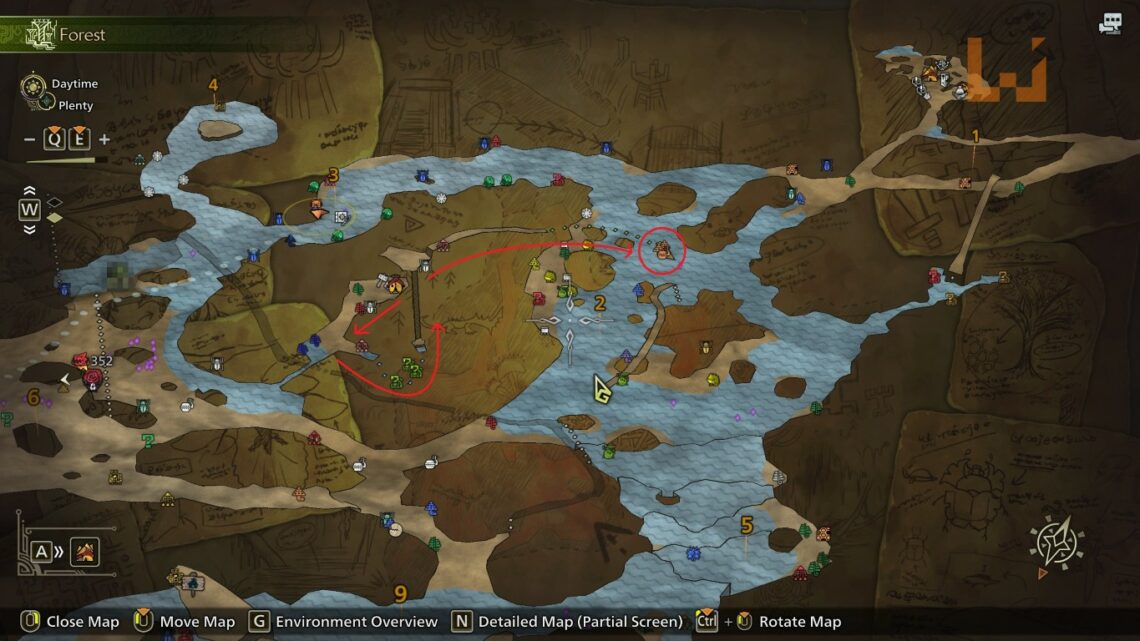This screenshot has width=1140, height=641.
Task: Open the fast travel tent icon
Action: click(x=85, y=551)
